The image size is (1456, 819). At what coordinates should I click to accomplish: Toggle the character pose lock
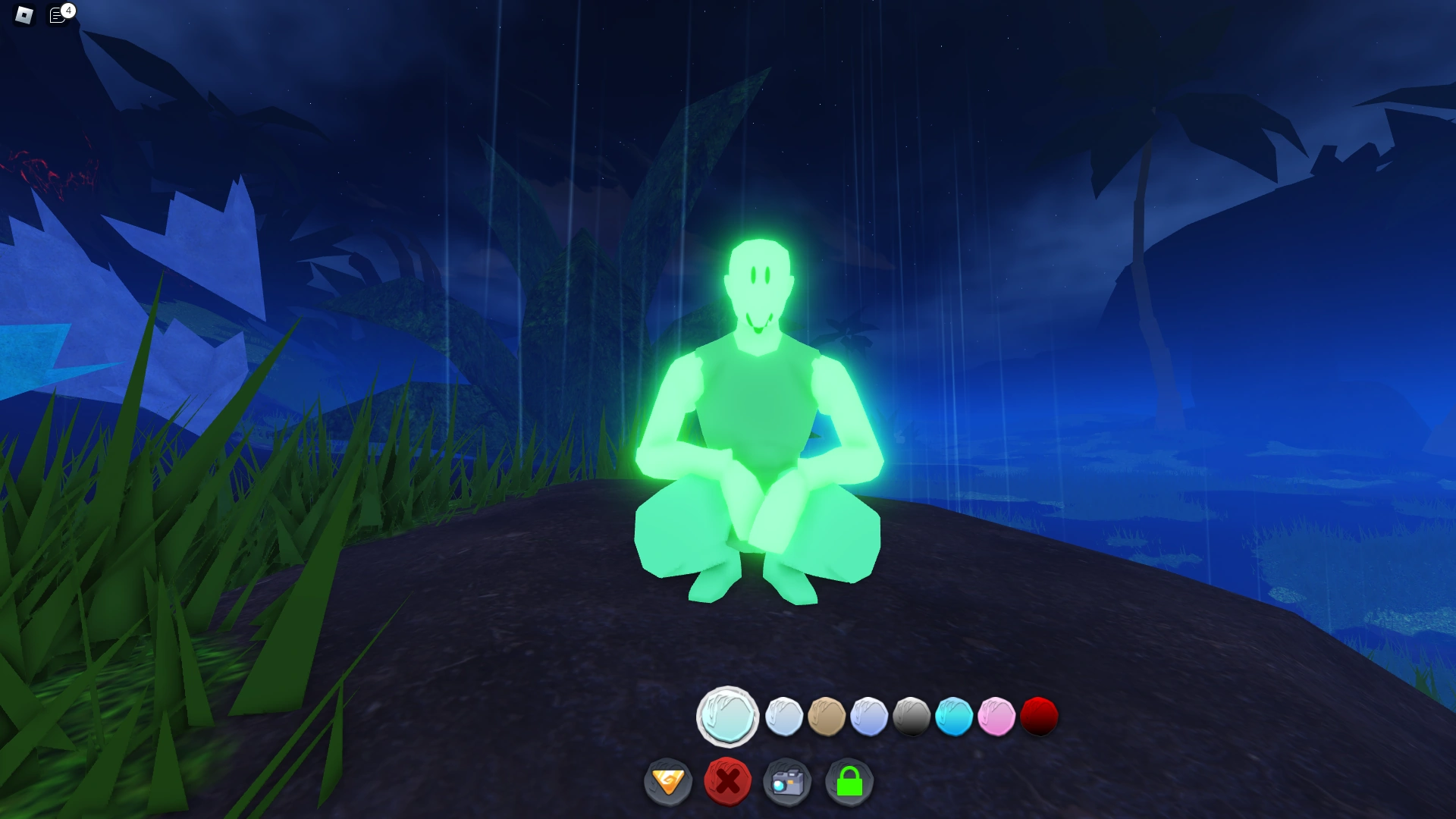click(849, 782)
